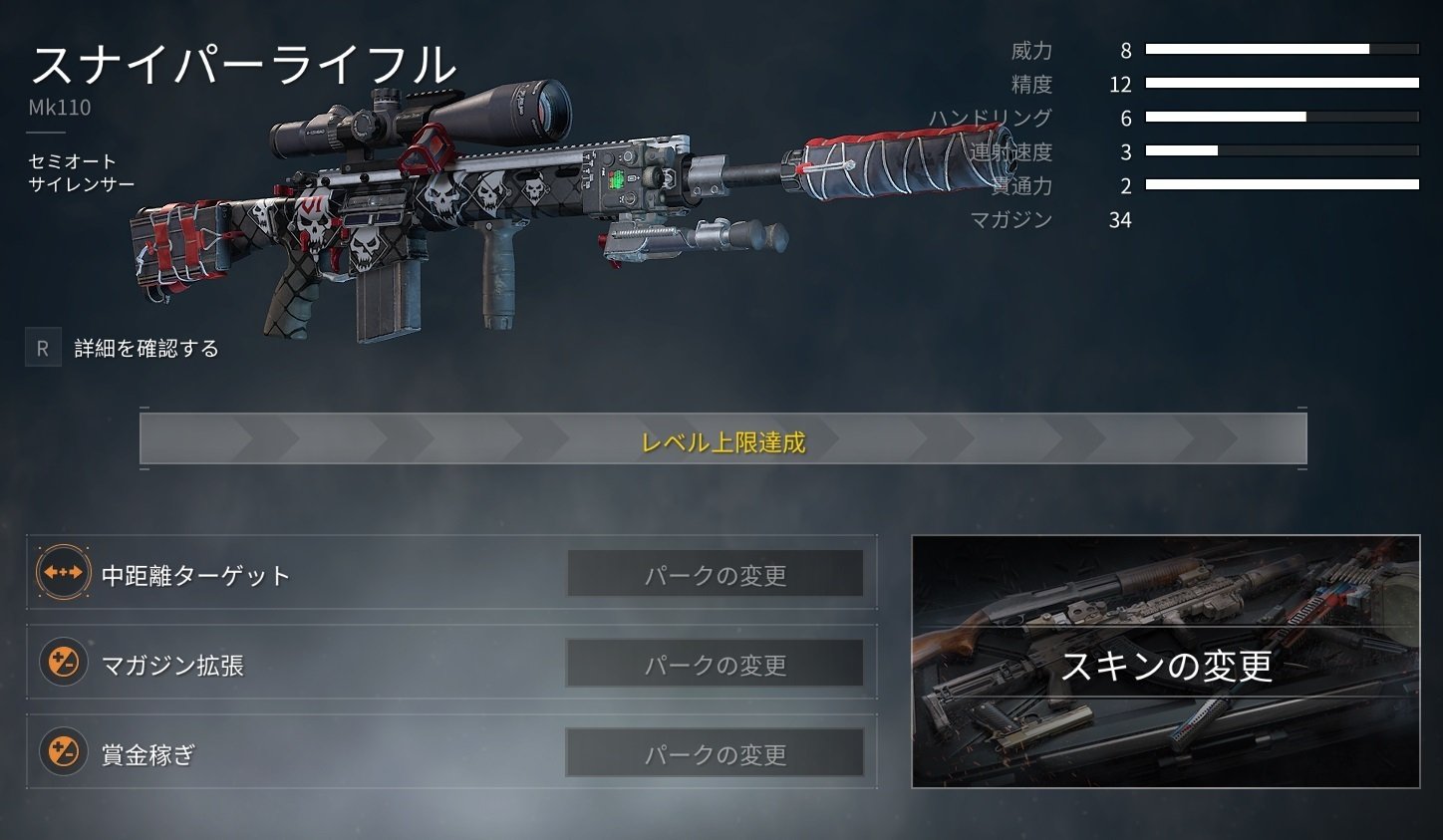Click パークの変更 for 賞金稼ぎ
The image size is (1443, 840).
716,752
